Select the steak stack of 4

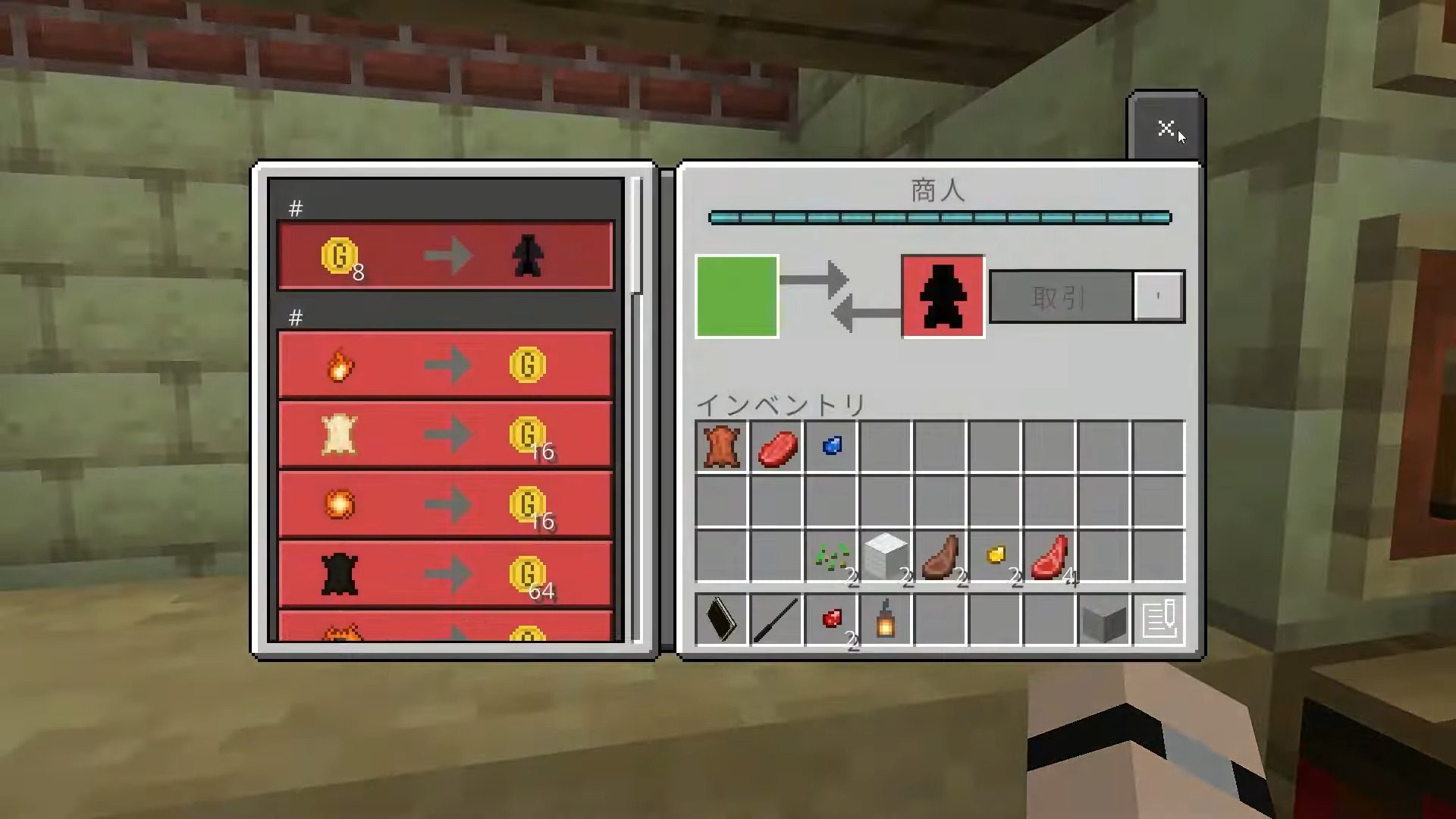click(x=1052, y=556)
